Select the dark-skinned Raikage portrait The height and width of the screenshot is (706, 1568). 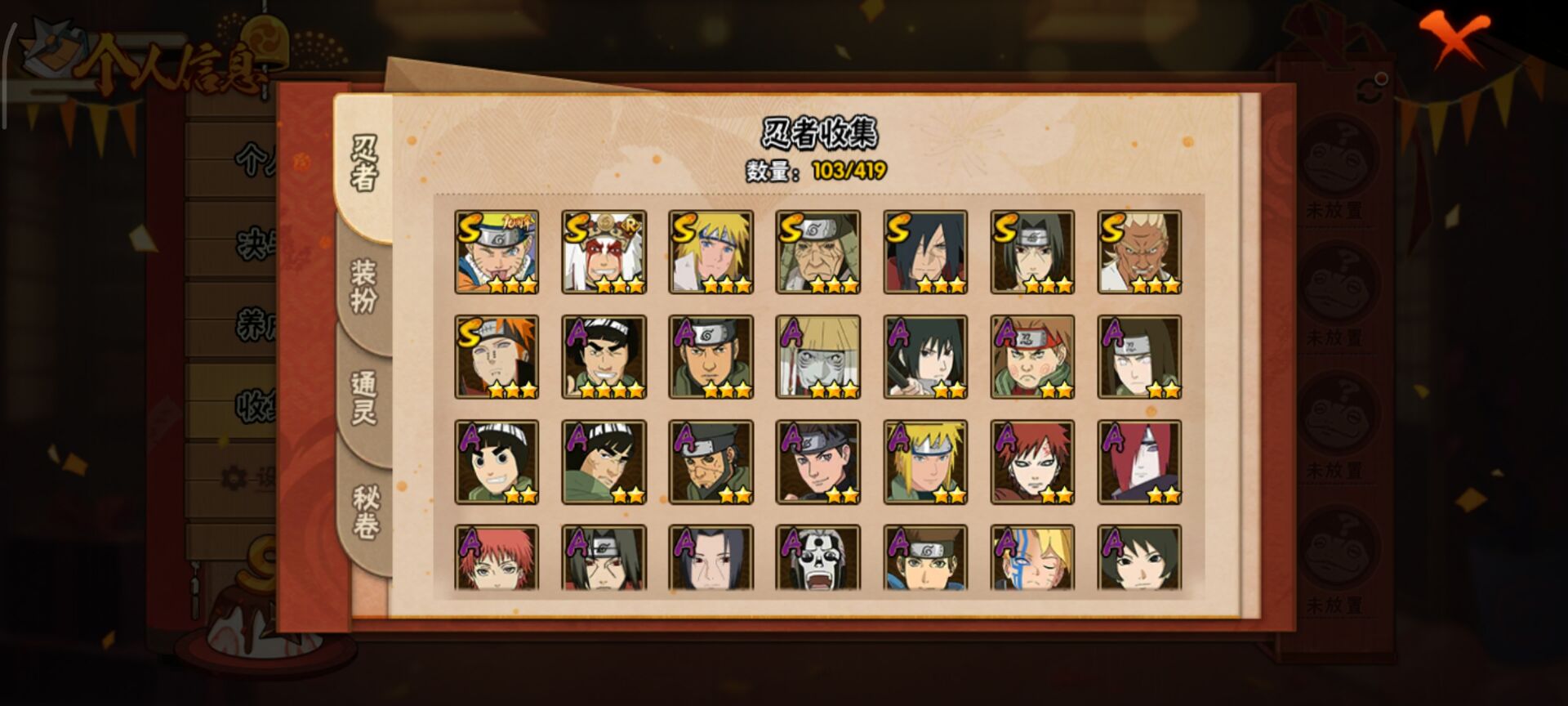coord(1139,252)
